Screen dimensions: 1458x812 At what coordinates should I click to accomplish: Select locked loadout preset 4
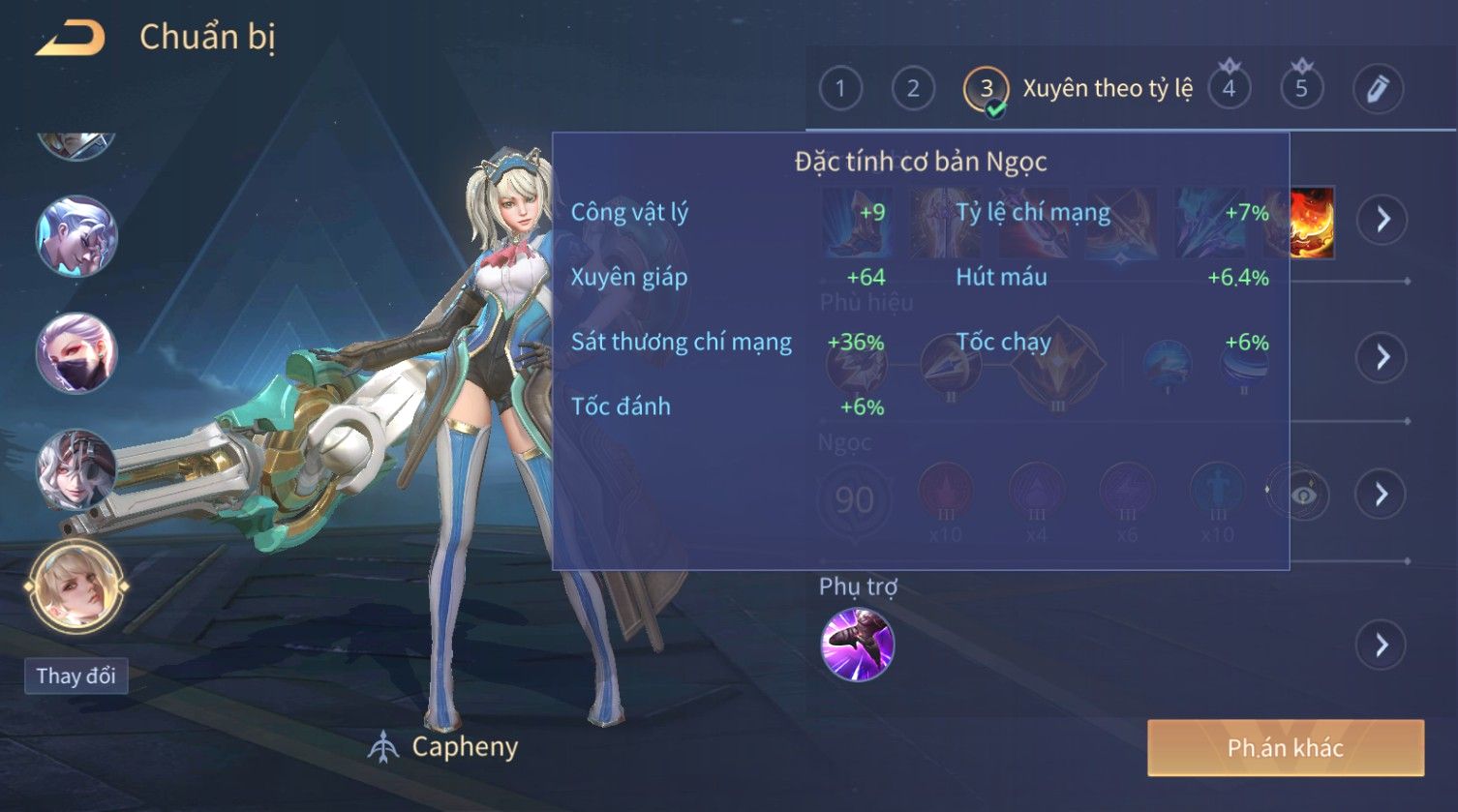click(1229, 89)
